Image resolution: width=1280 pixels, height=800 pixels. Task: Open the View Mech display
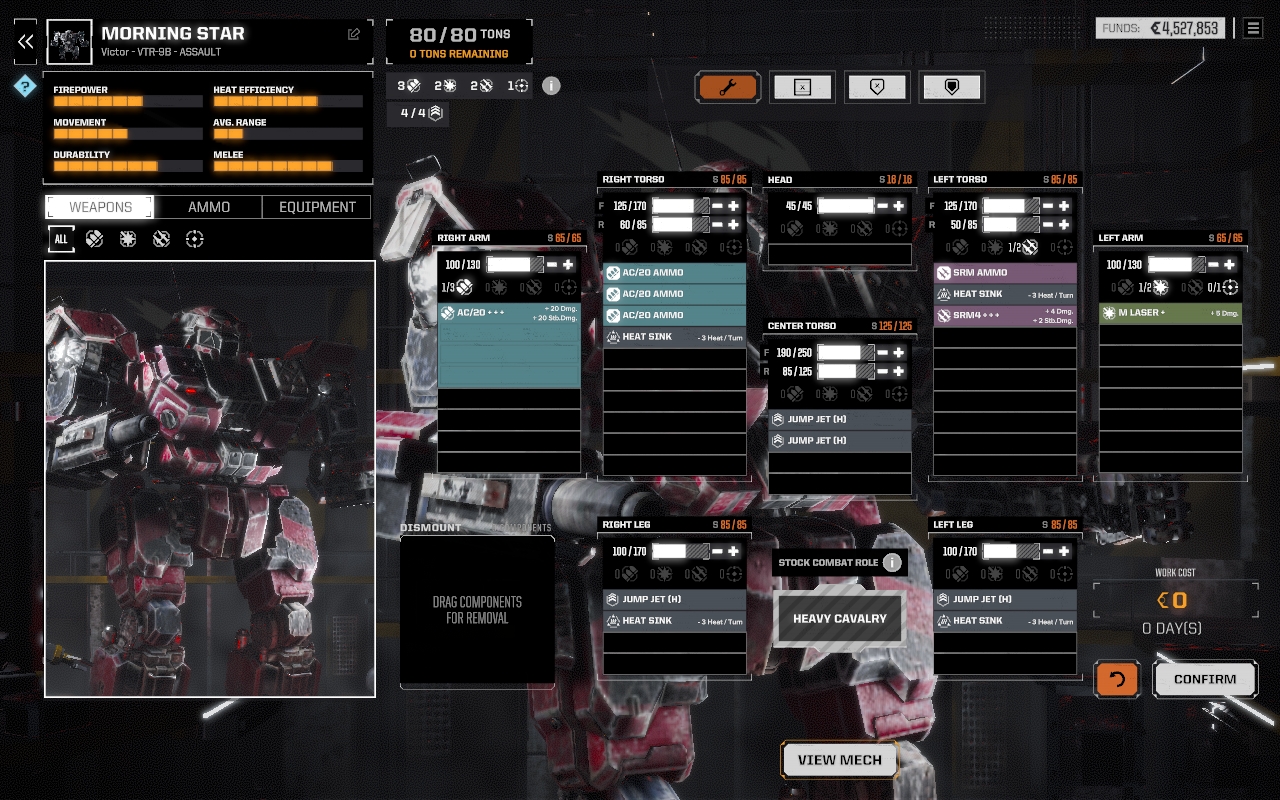click(x=839, y=760)
